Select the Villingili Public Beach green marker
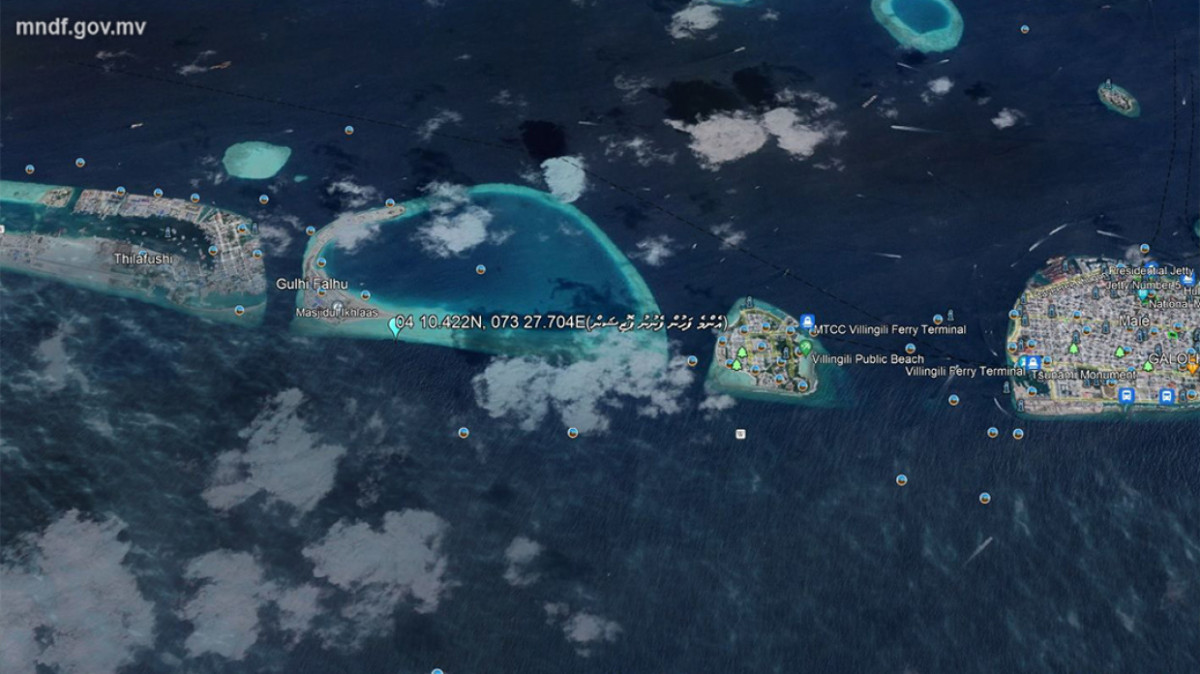 805,348
